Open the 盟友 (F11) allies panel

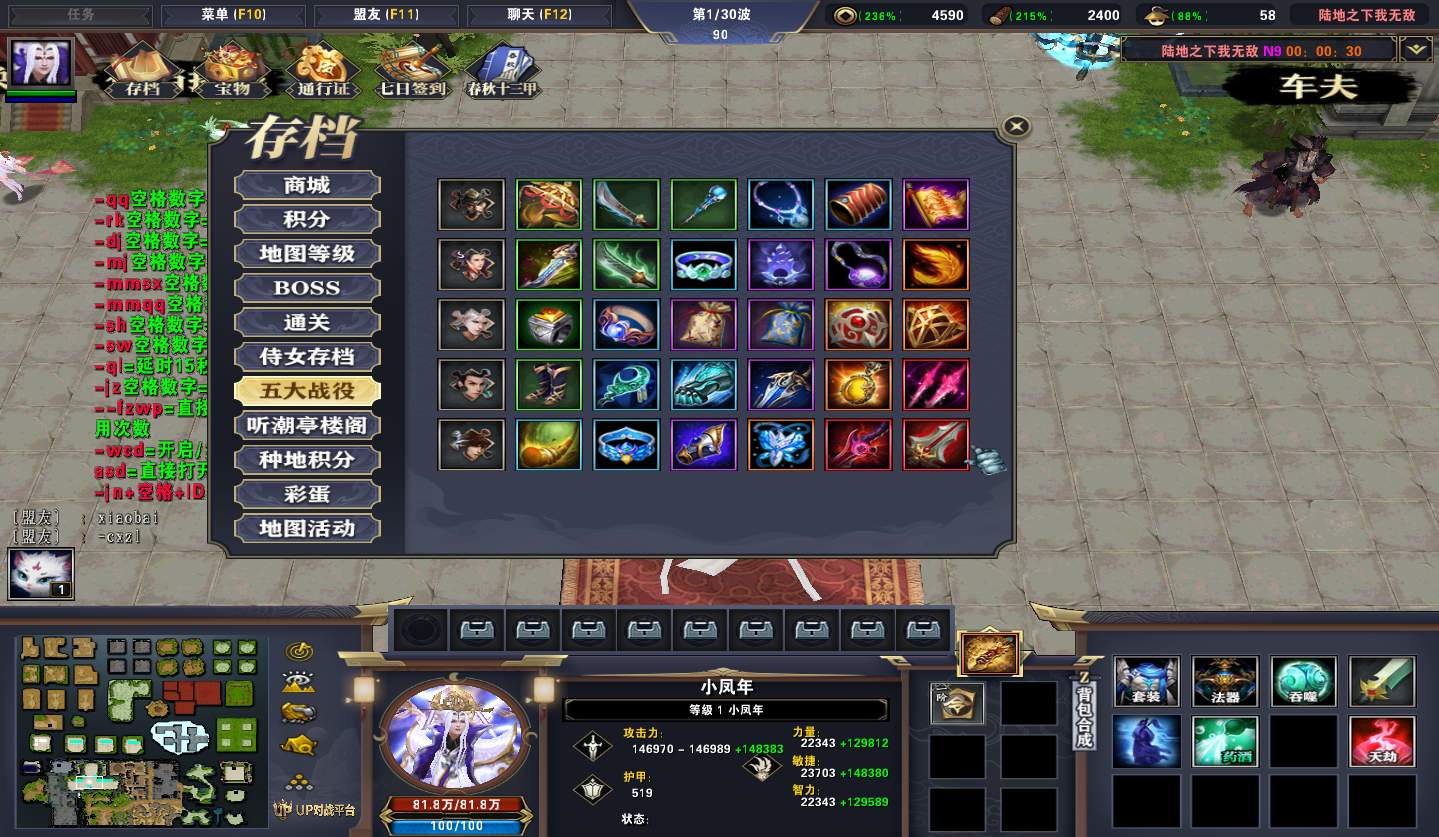[x=385, y=15]
